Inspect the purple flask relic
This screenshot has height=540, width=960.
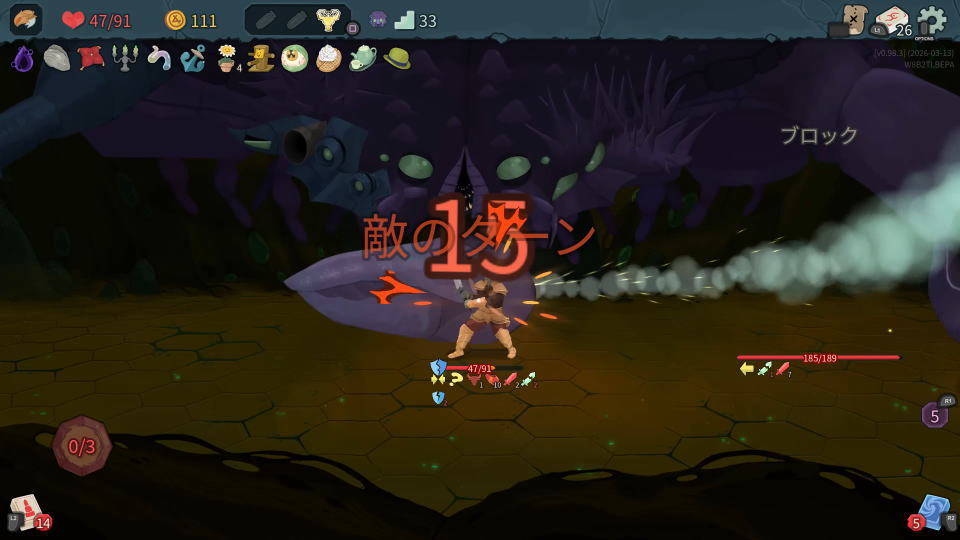pos(23,59)
